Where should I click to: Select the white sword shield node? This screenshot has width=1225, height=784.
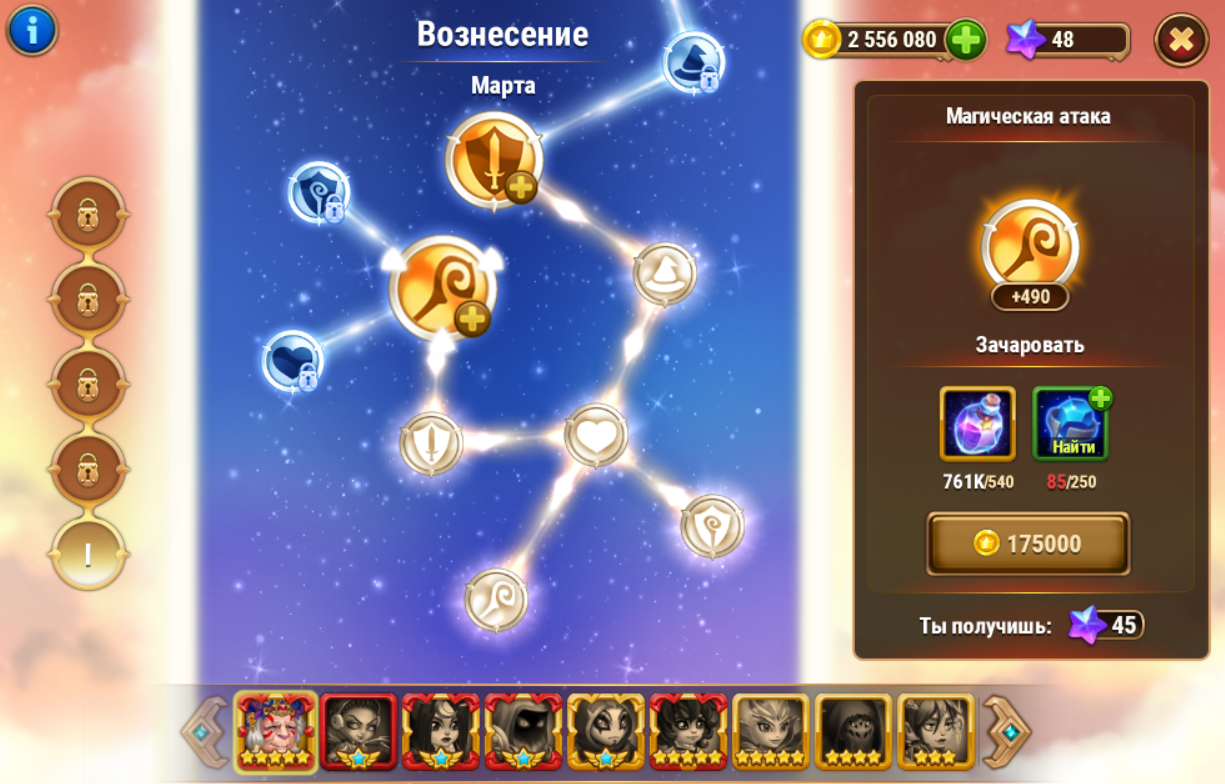point(431,443)
